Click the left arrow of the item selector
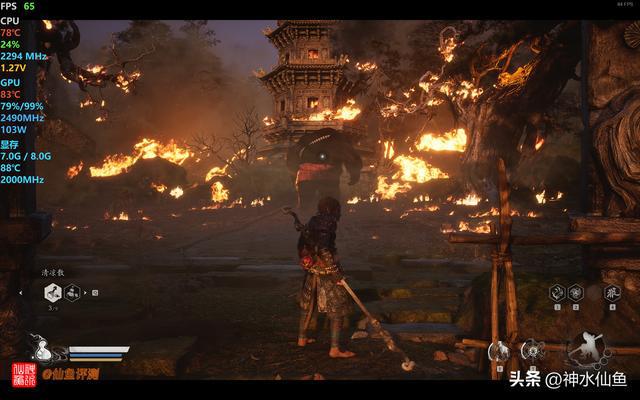 coord(21,293)
